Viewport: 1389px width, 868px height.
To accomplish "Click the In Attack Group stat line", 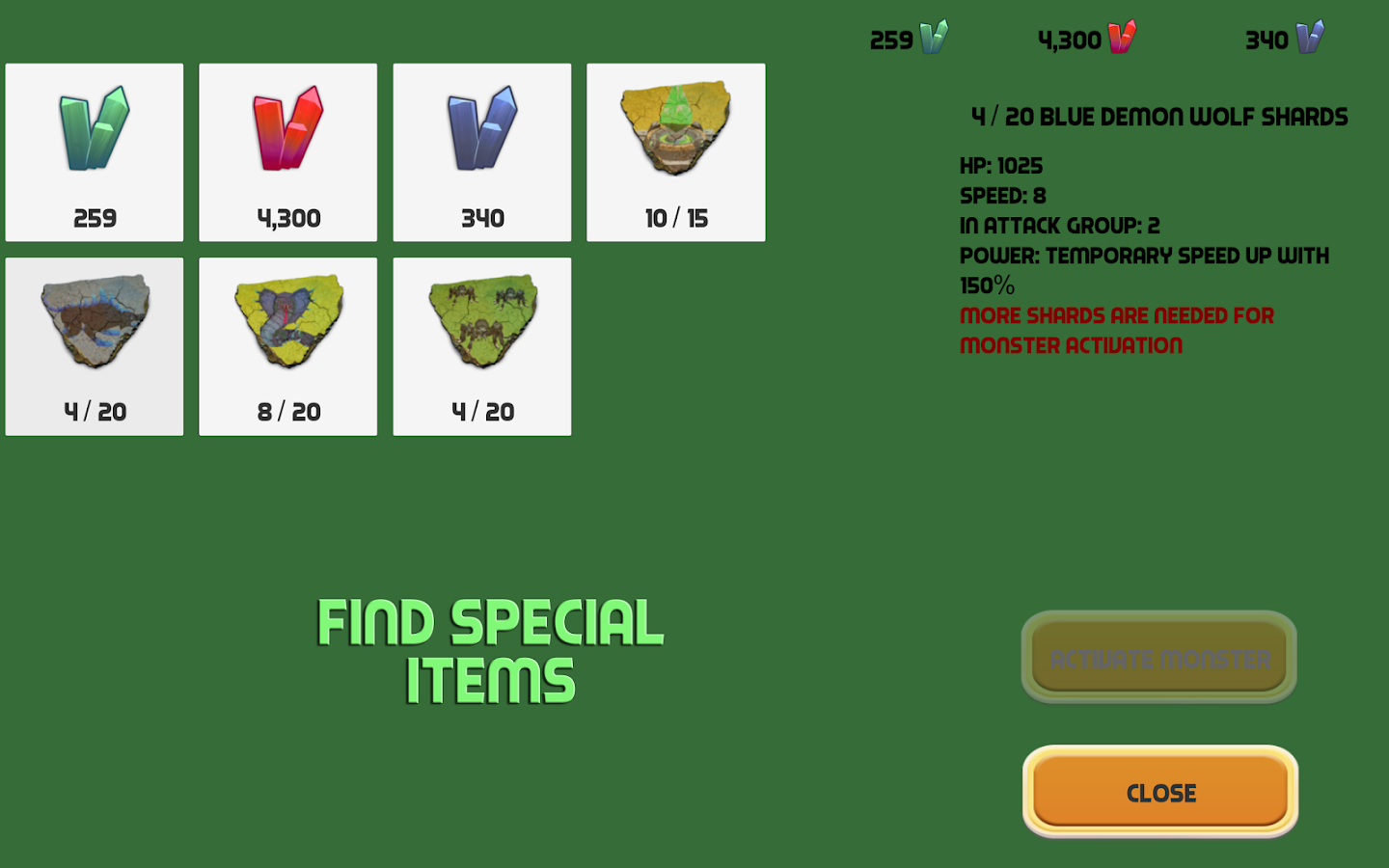I will click(x=1060, y=225).
